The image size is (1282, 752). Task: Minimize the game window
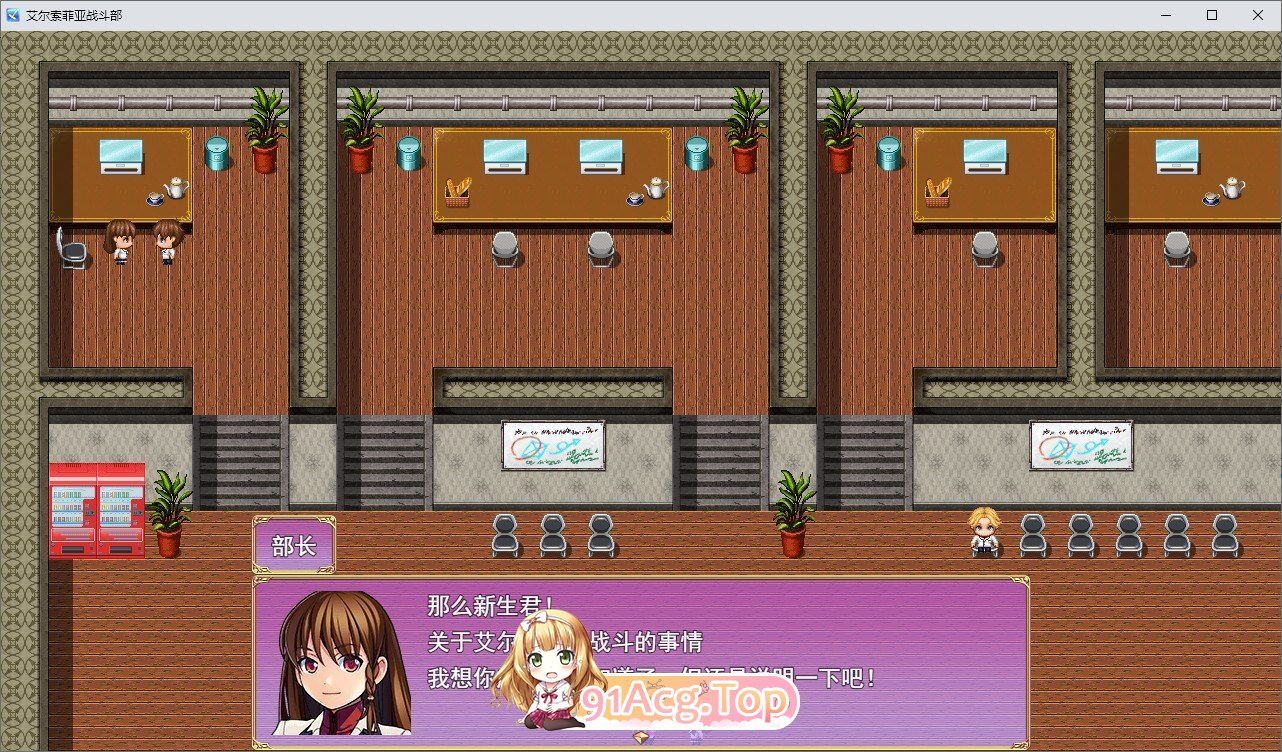1164,15
